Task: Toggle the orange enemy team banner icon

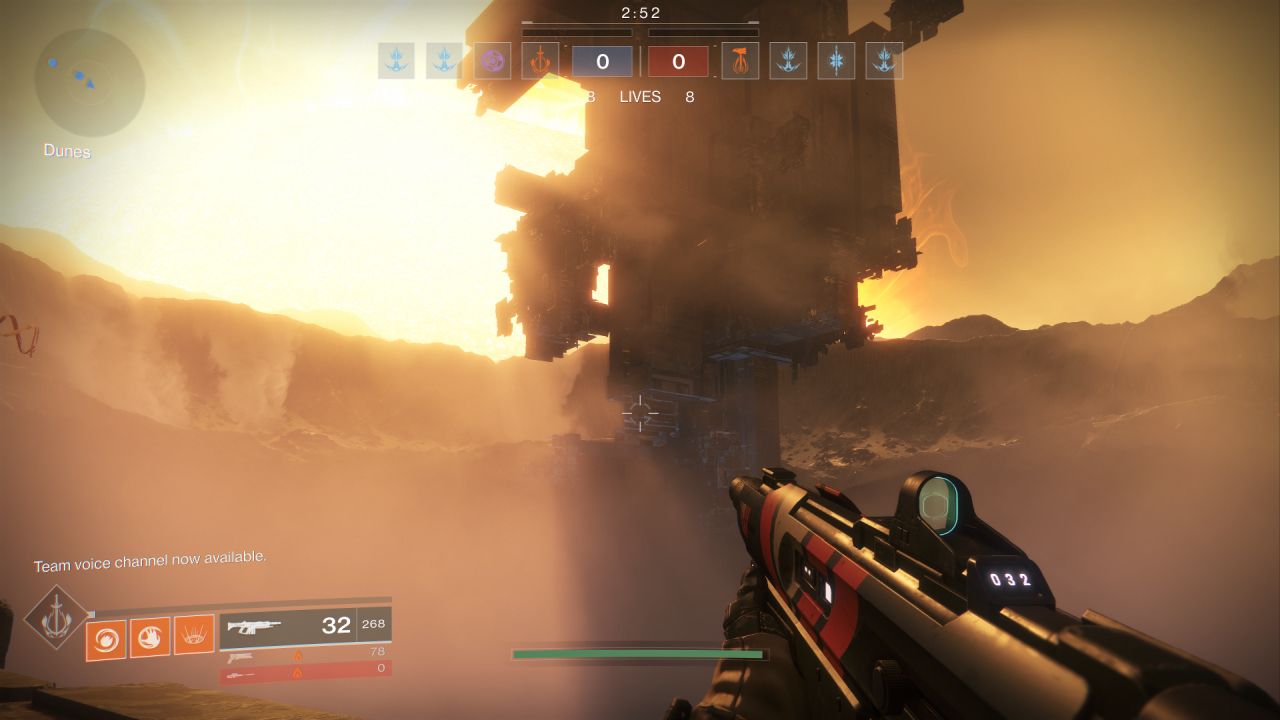Action: [739, 61]
